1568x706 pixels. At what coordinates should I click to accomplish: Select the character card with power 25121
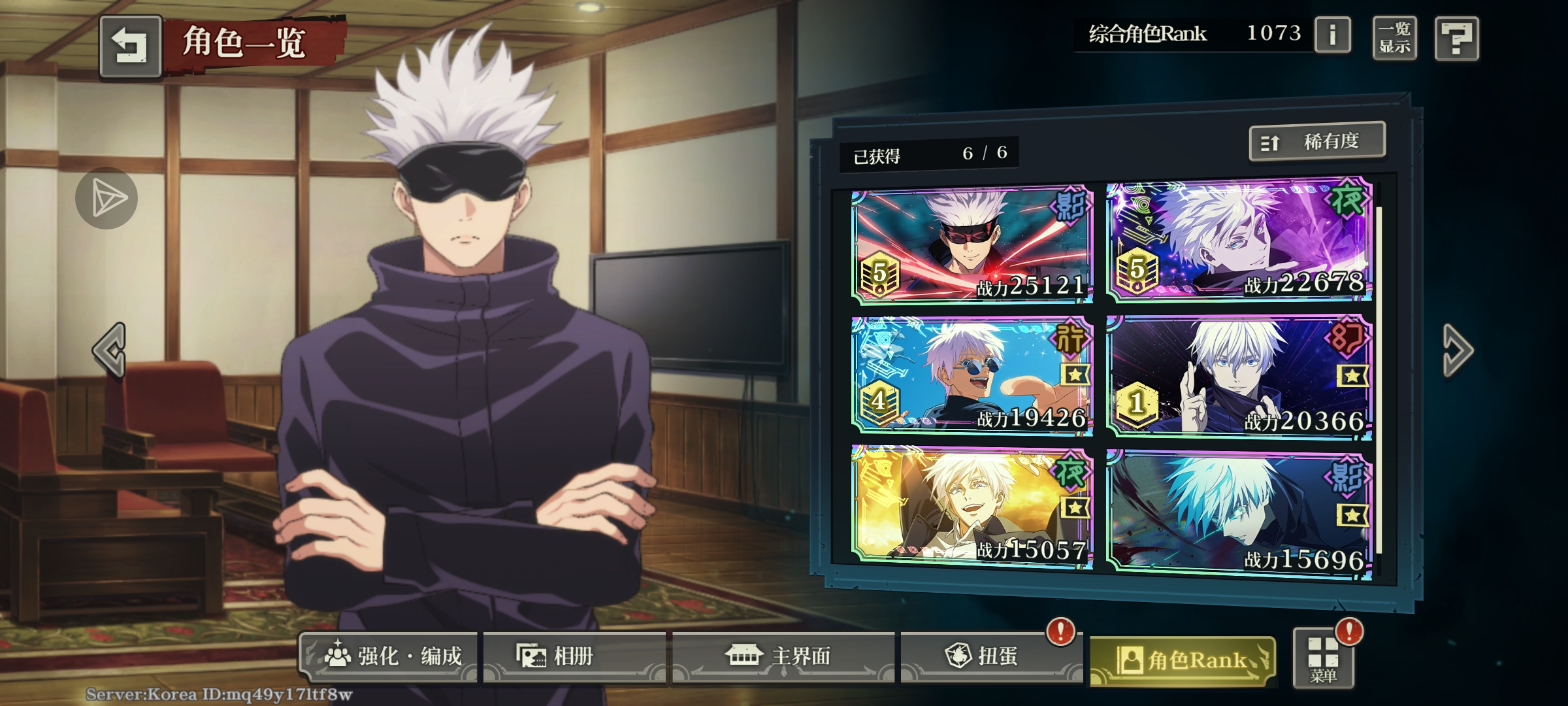click(972, 246)
